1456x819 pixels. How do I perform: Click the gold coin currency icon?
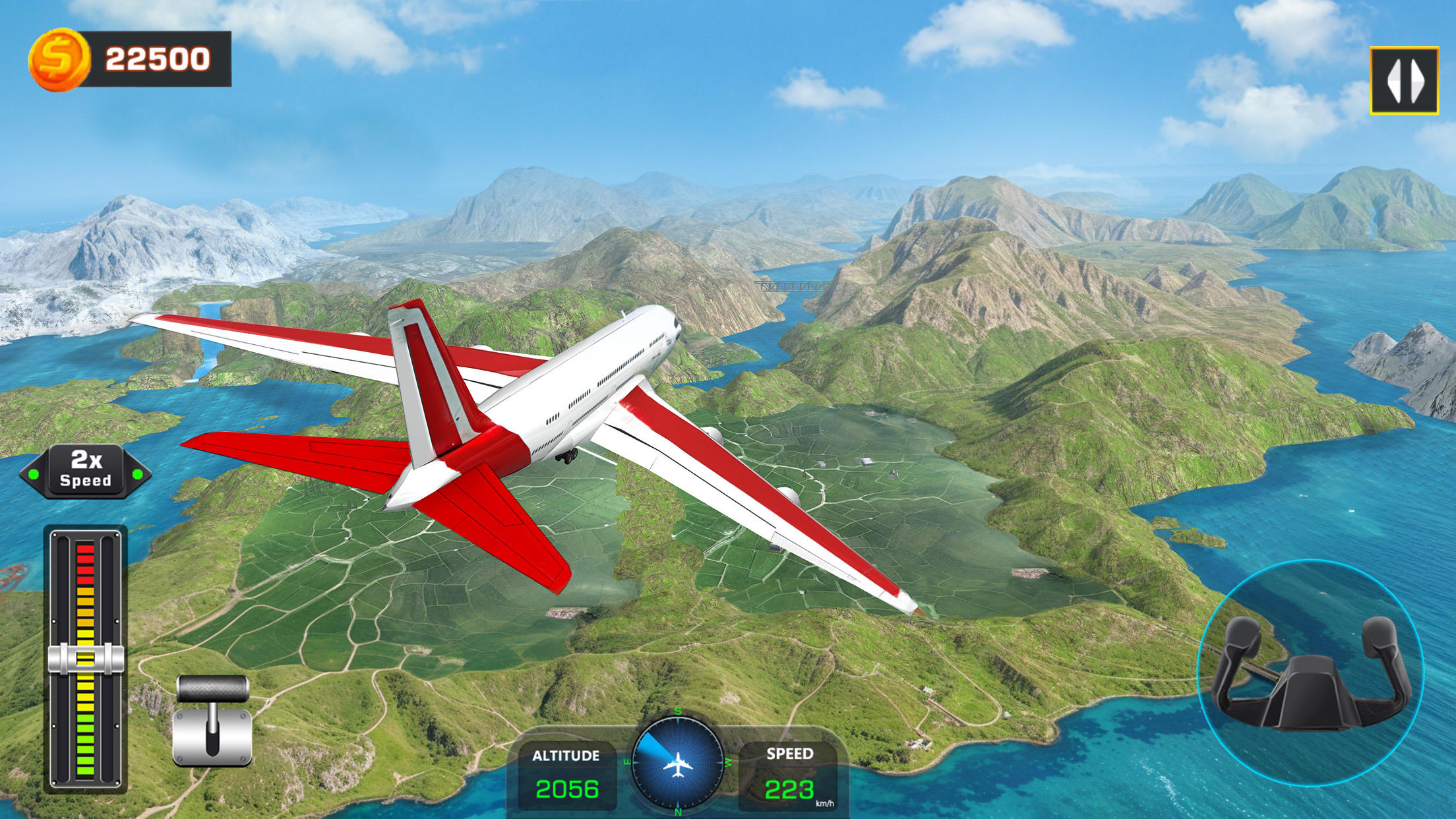tap(59, 59)
